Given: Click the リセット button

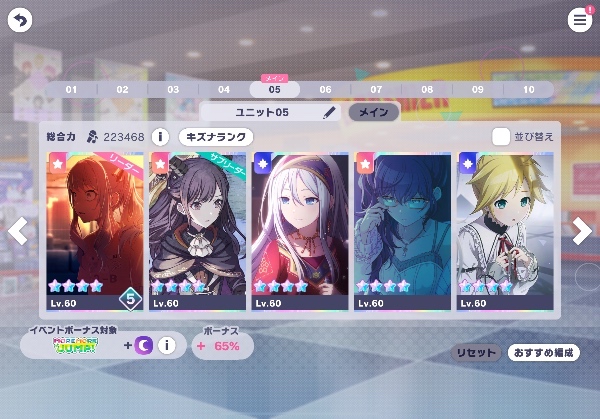Looking at the screenshot, I should click(474, 353).
